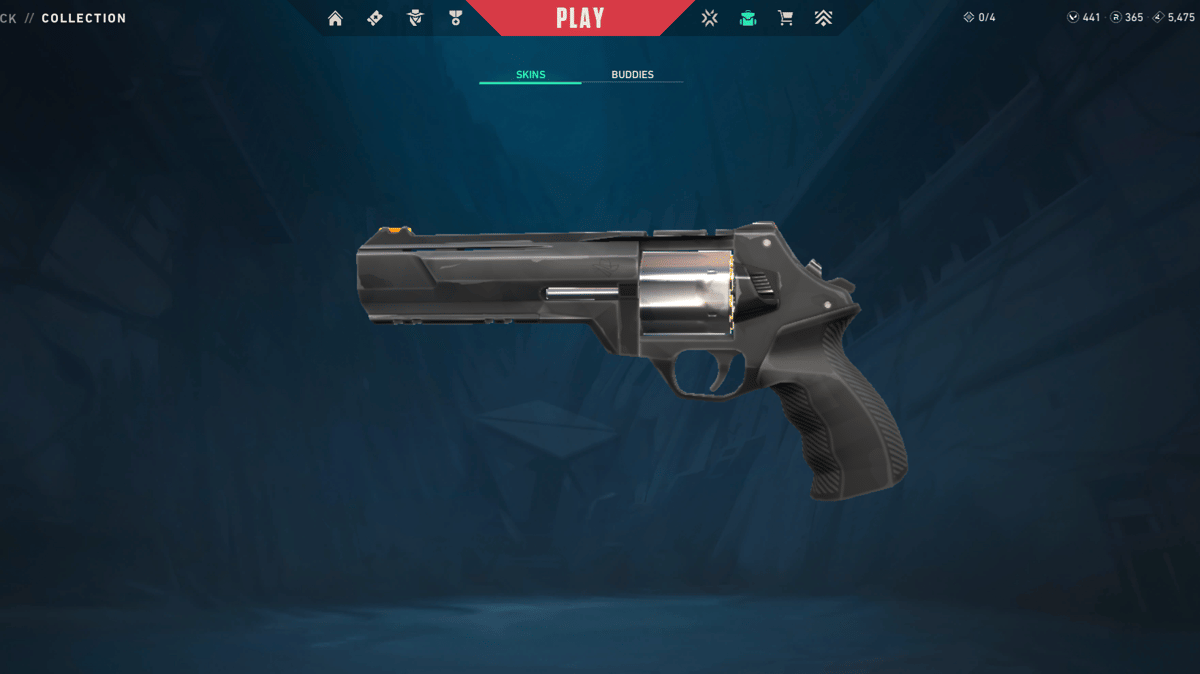Select the highlighted Collection backpack icon
The width and height of the screenshot is (1200, 674).
click(x=747, y=18)
